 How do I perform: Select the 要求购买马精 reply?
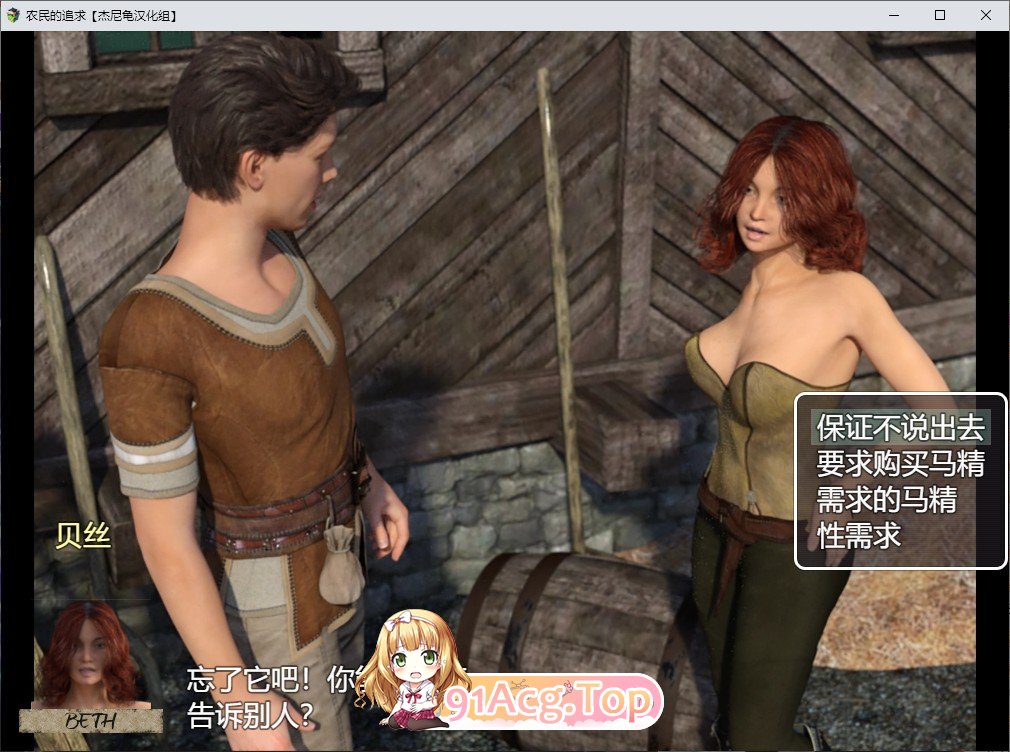pyautogui.click(x=901, y=464)
